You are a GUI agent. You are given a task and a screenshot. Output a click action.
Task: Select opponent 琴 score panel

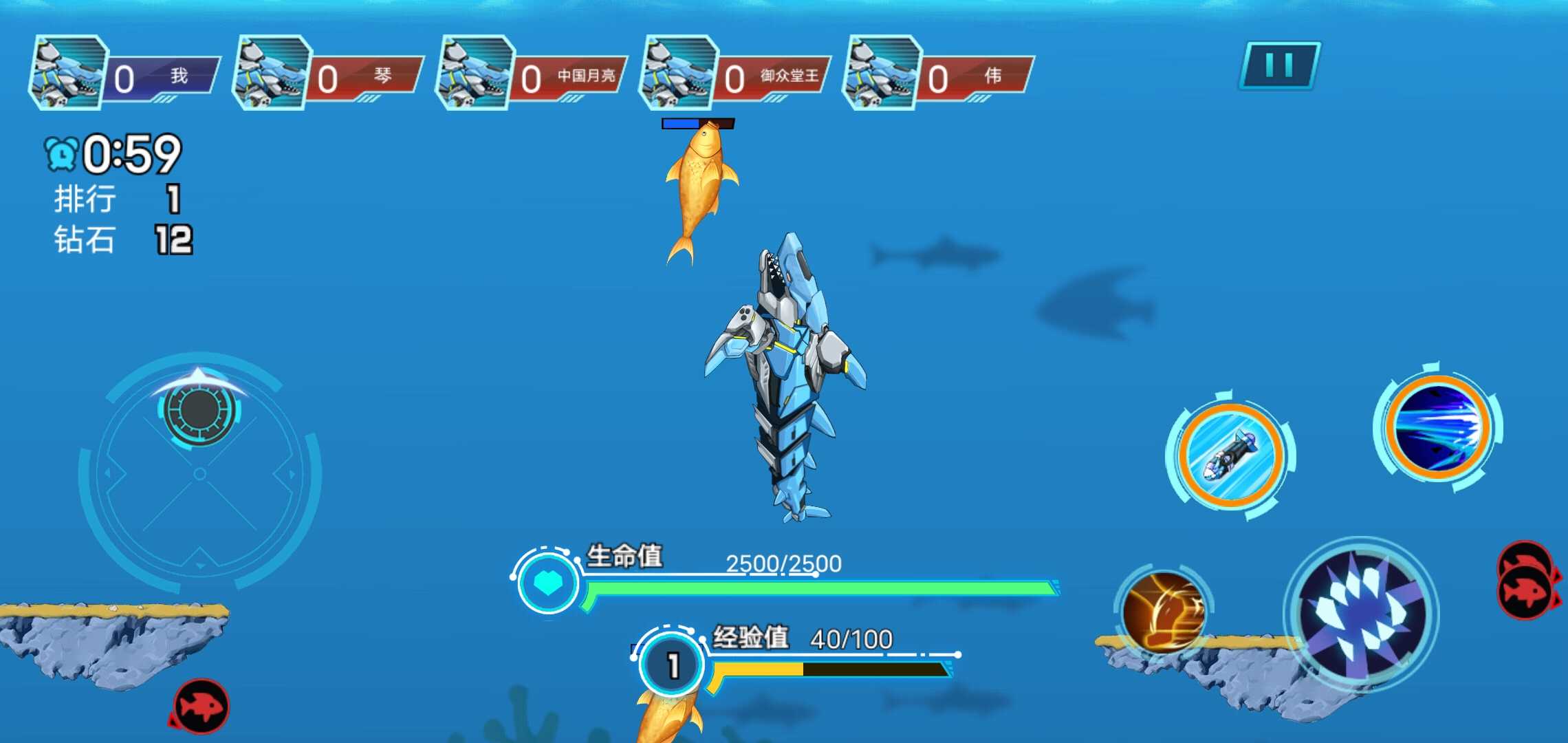(327, 74)
